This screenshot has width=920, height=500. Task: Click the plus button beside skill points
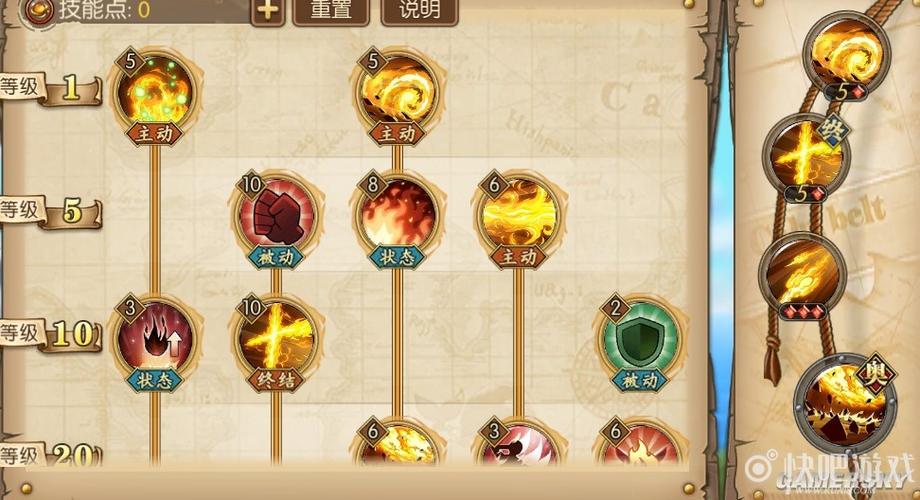pos(267,11)
